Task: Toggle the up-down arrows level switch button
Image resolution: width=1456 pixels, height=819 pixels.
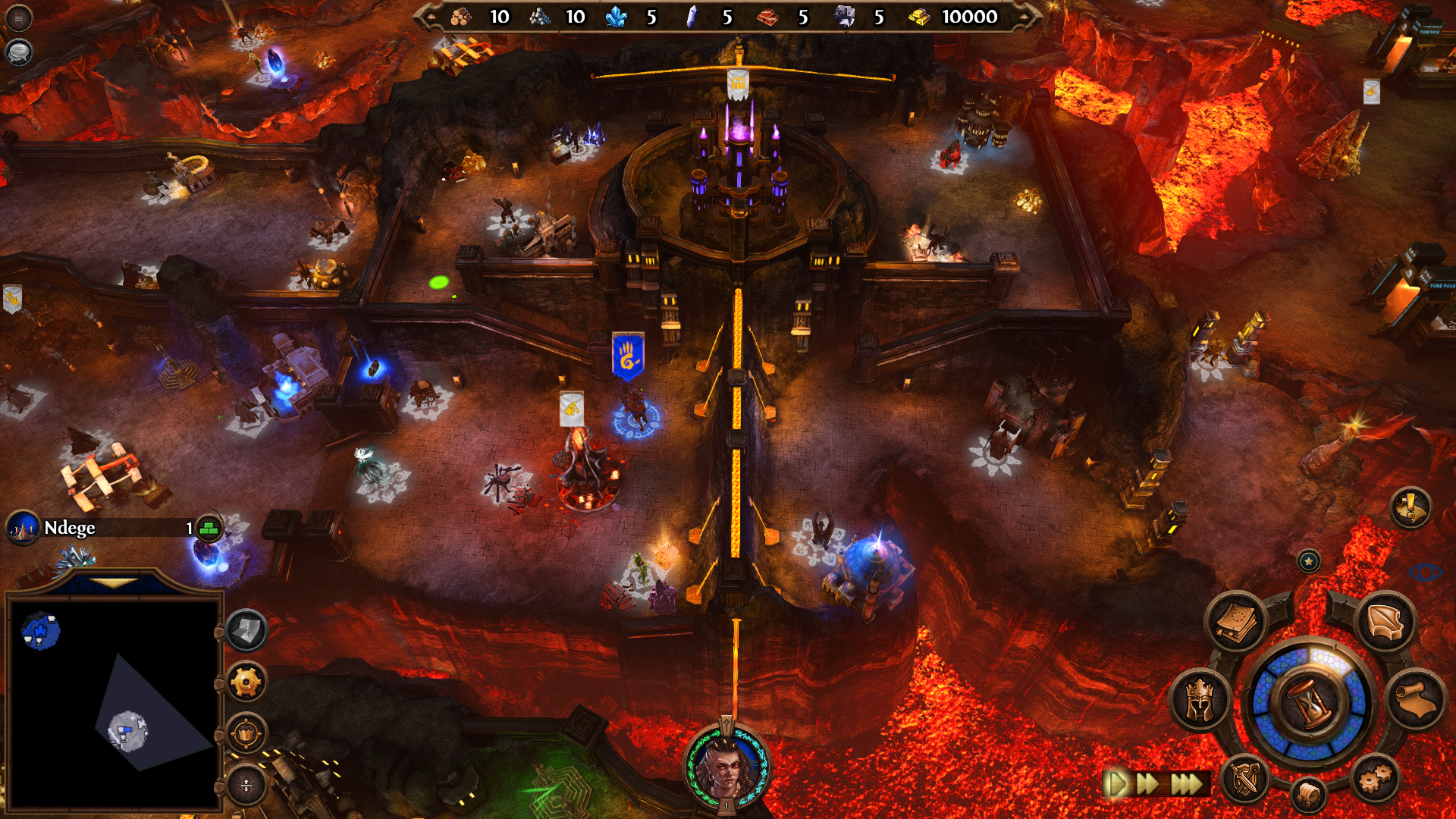Action: click(246, 785)
